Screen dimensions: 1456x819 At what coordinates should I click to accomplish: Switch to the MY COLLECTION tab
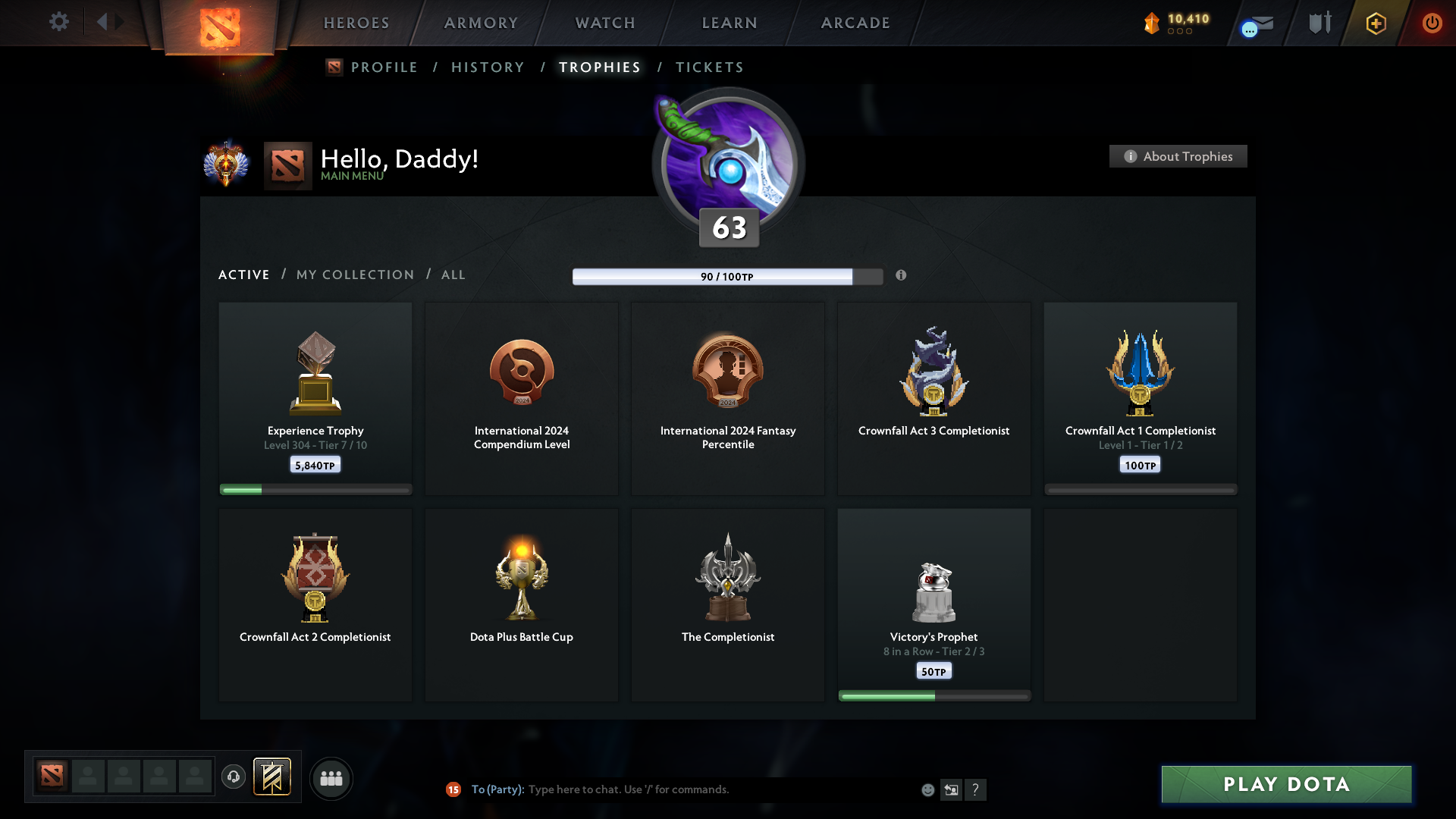pos(354,275)
